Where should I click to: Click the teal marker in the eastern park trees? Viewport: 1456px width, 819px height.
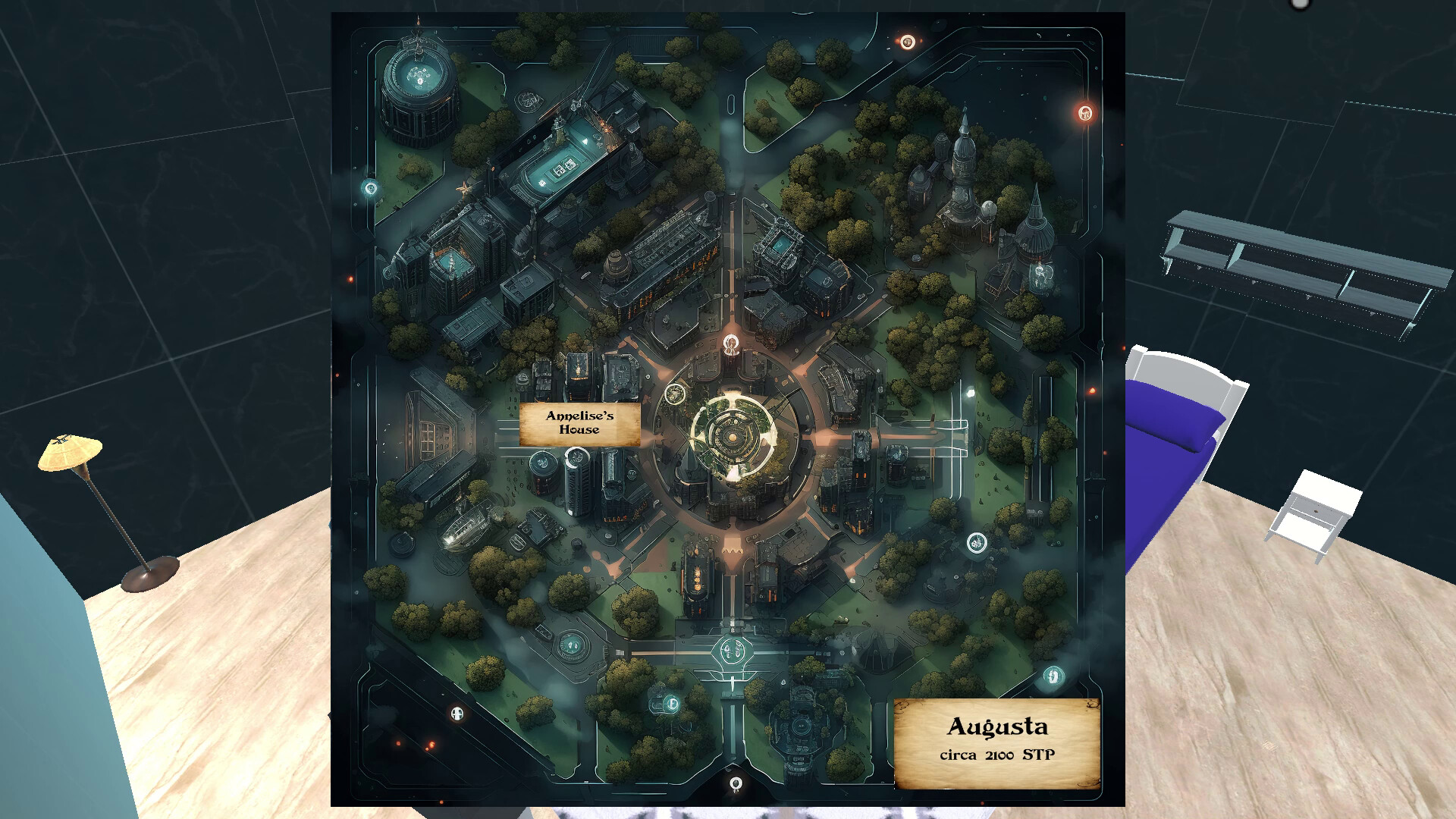[977, 542]
